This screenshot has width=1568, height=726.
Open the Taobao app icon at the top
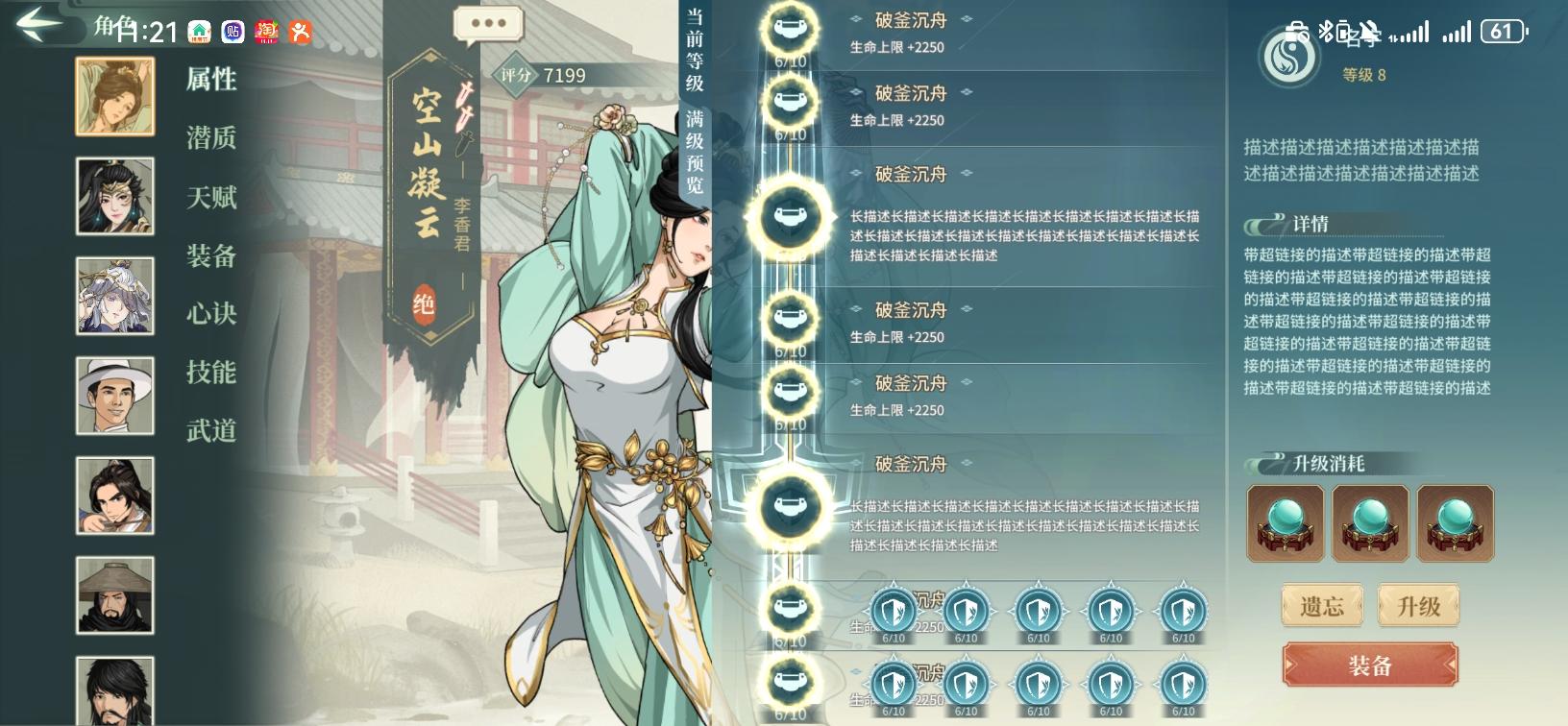coord(267,30)
